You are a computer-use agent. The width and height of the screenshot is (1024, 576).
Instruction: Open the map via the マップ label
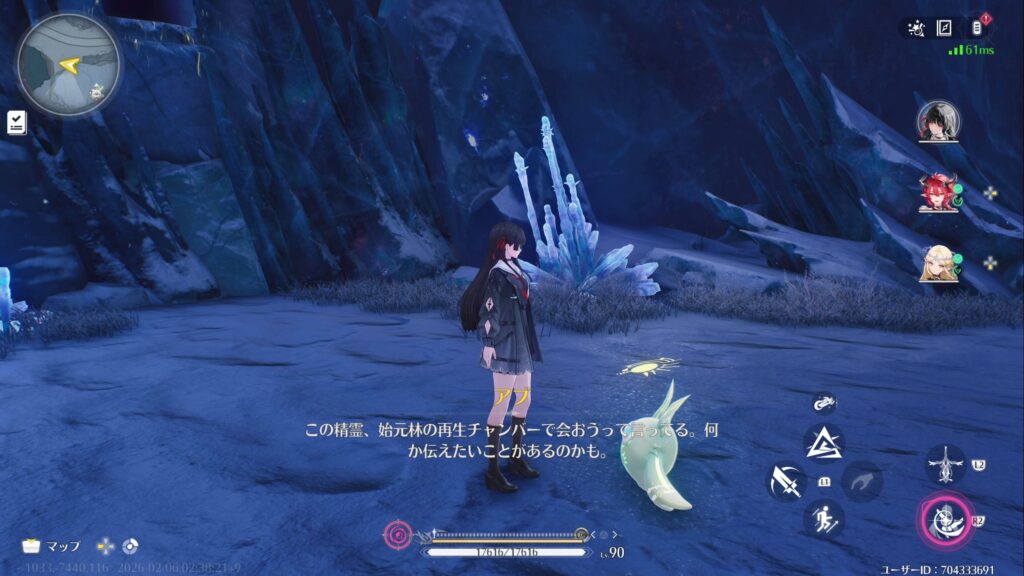click(52, 546)
